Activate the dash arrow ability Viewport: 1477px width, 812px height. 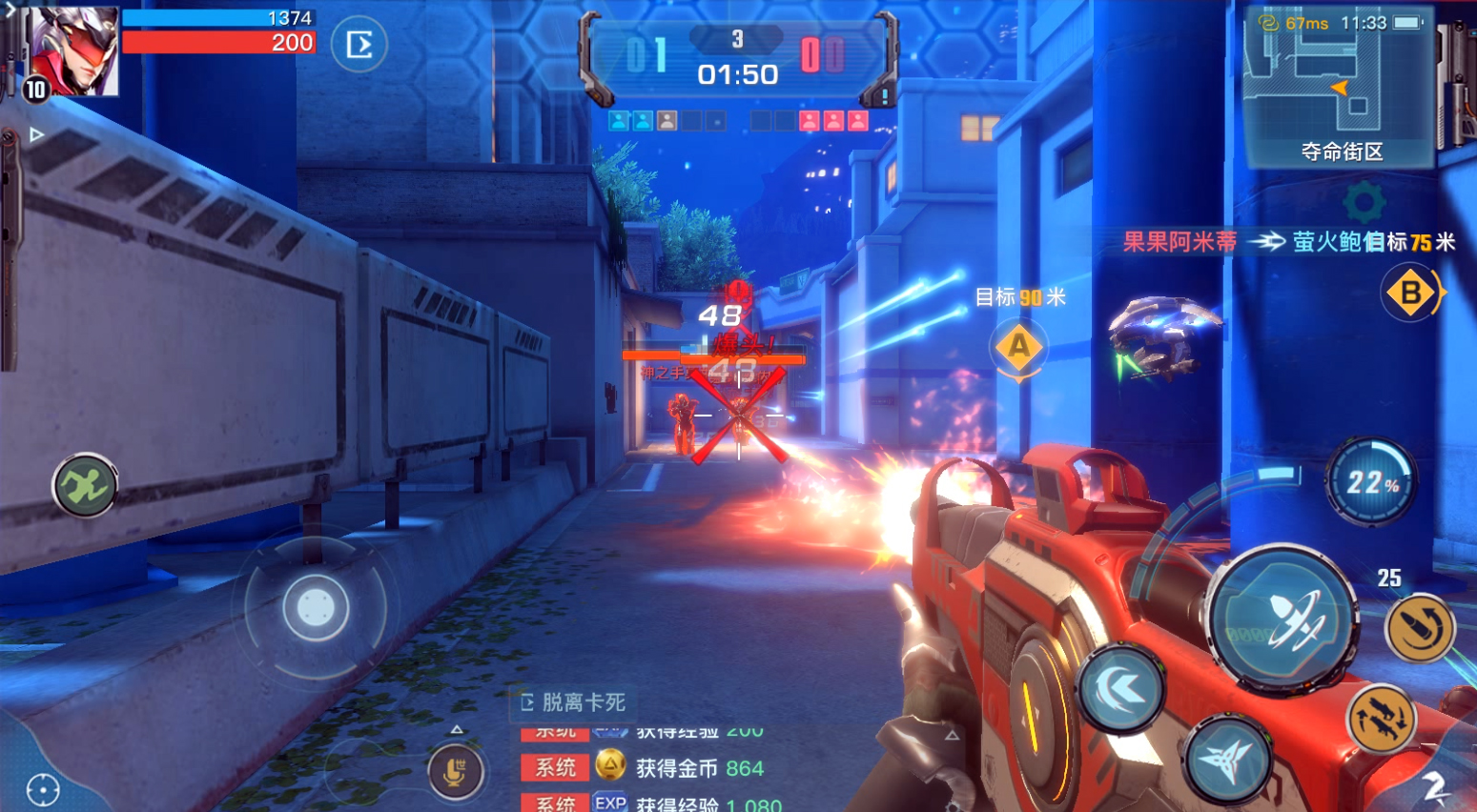point(1121,689)
